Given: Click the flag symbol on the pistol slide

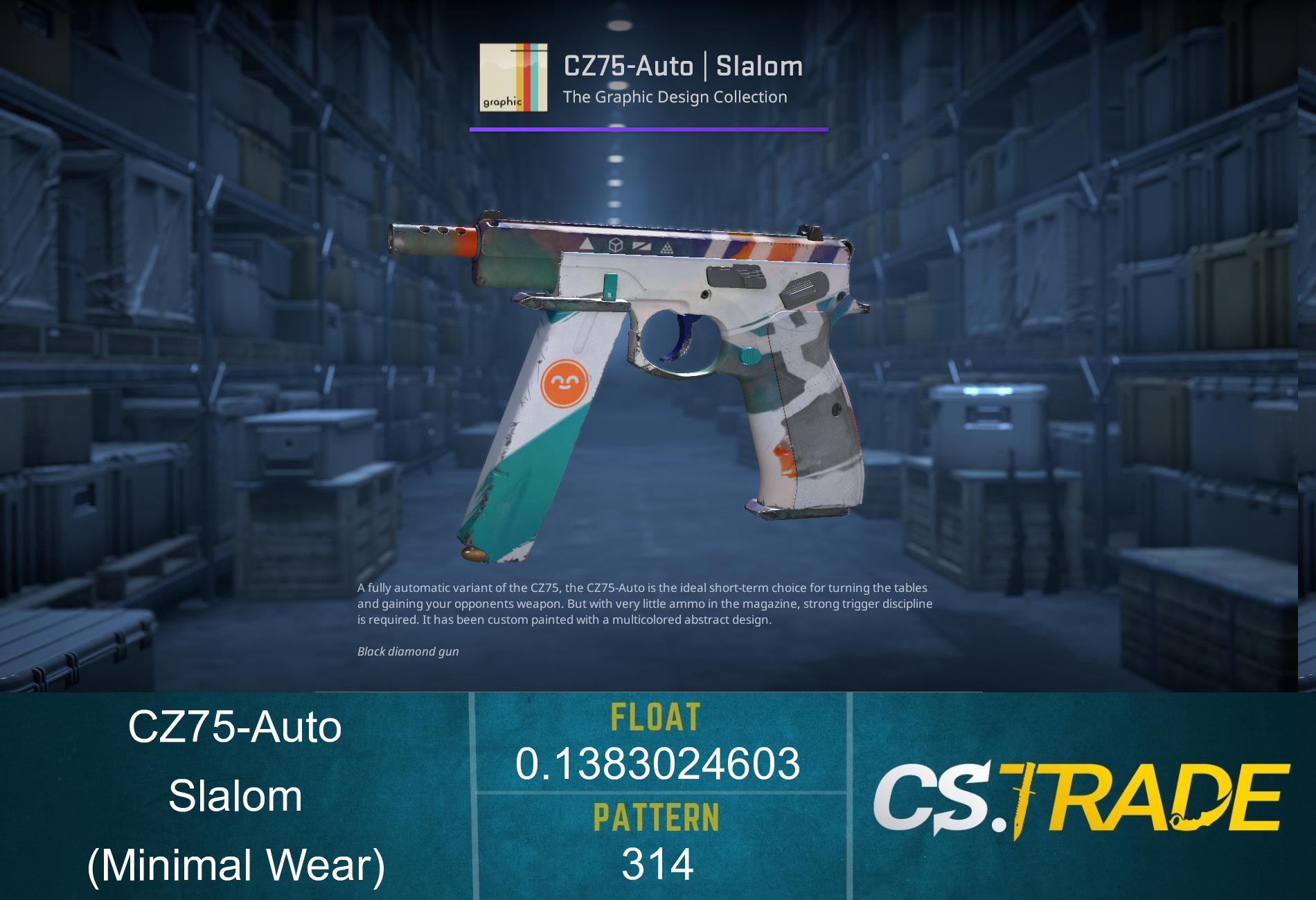Looking at the screenshot, I should [642, 248].
